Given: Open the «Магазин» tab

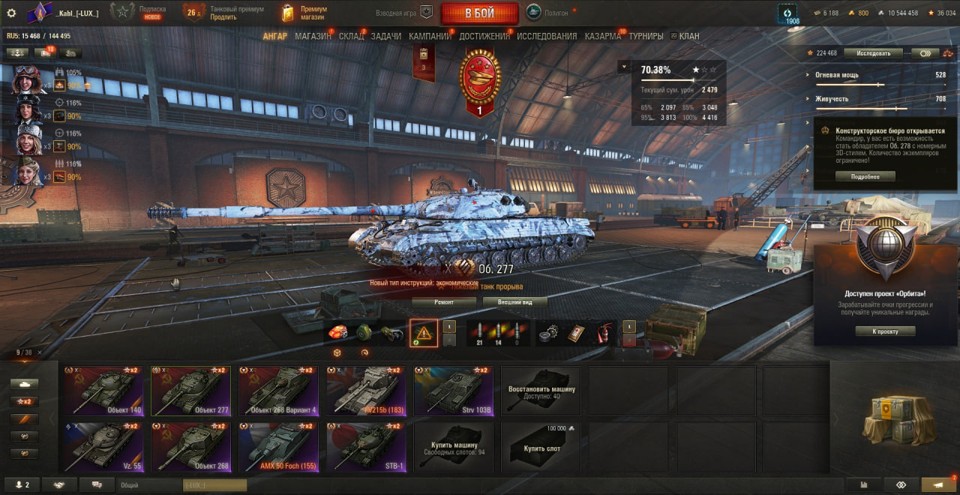Looking at the screenshot, I should click(x=313, y=36).
